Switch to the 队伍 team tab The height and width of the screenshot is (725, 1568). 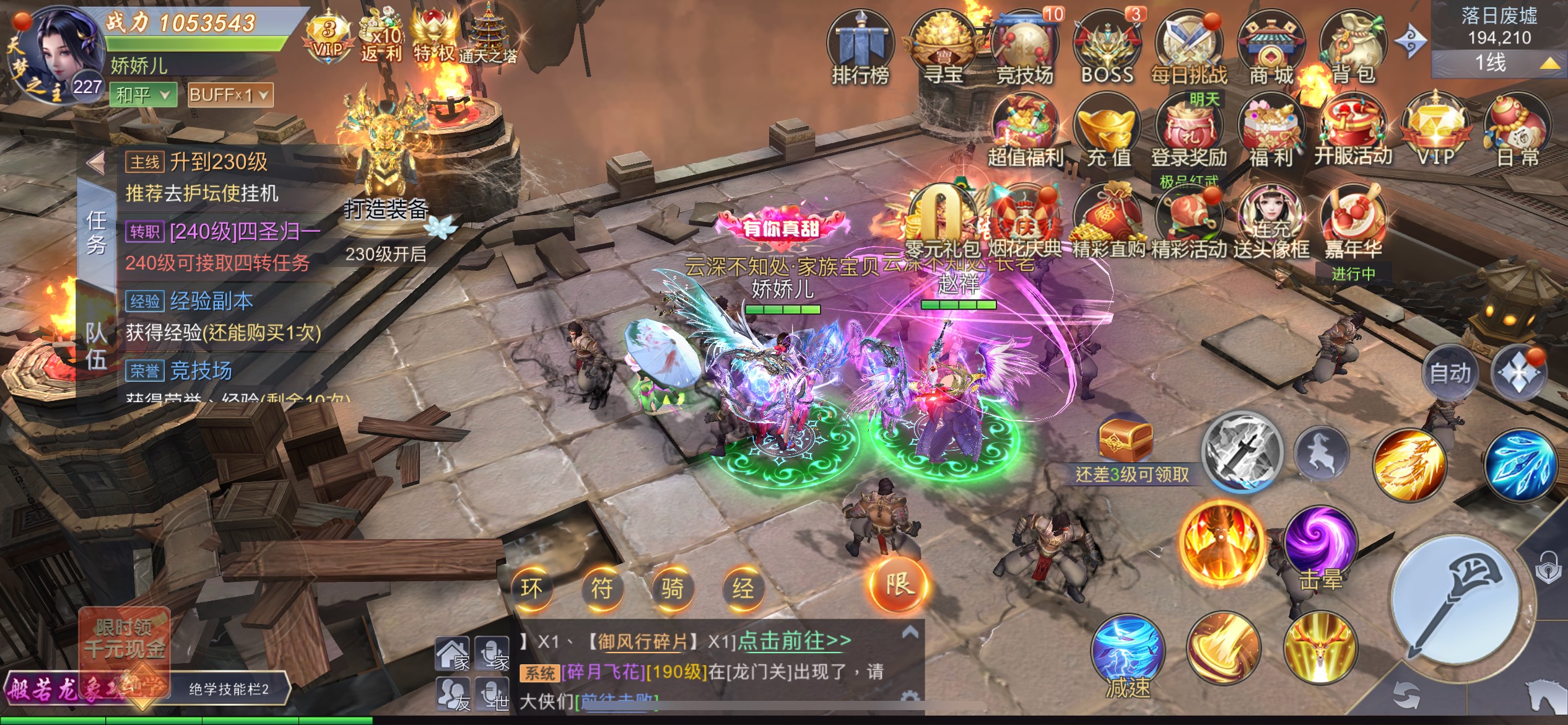pyautogui.click(x=96, y=346)
